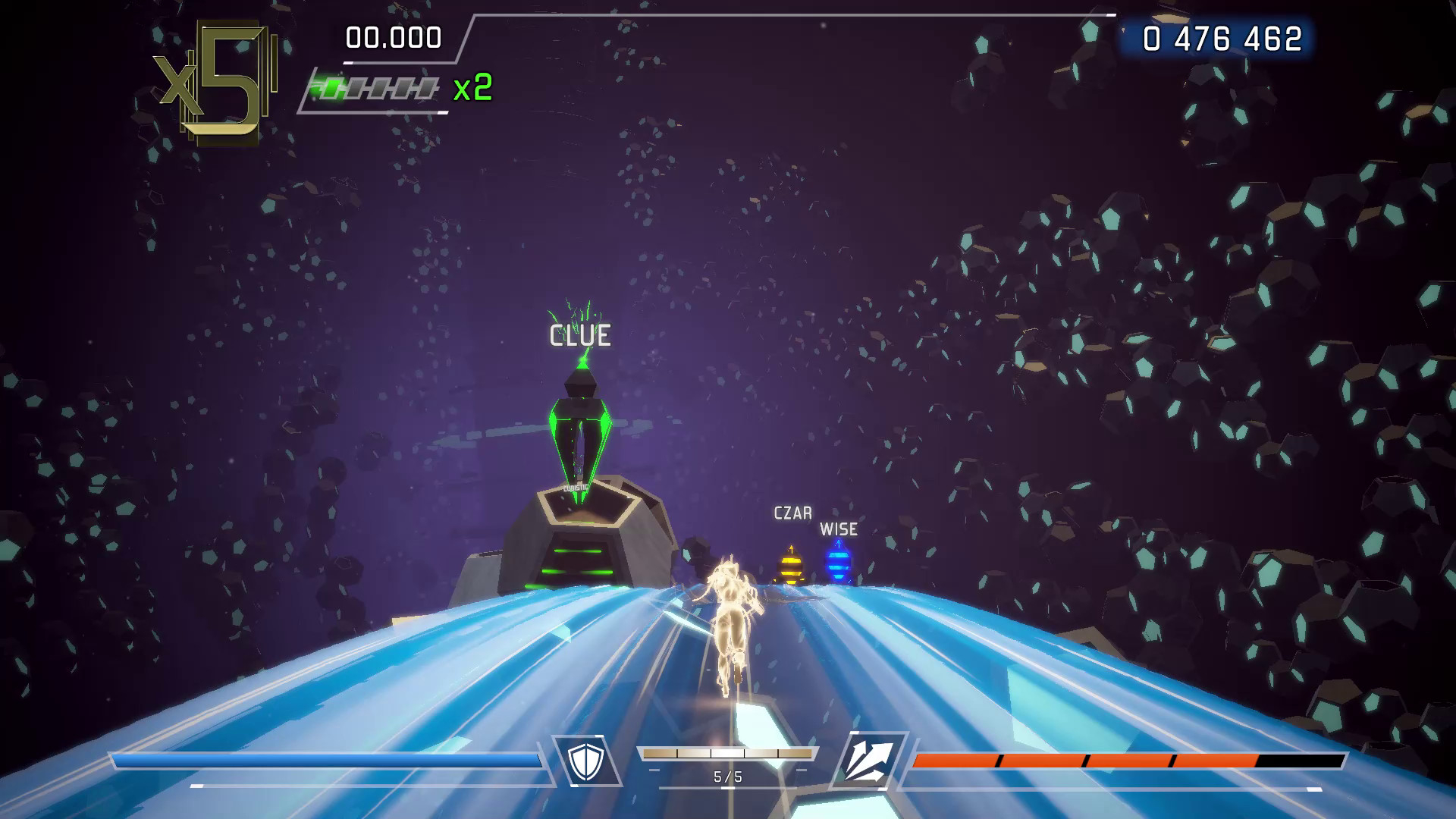Click the CLUE label above the tower
The width and height of the screenshot is (1456, 819).
click(x=579, y=336)
